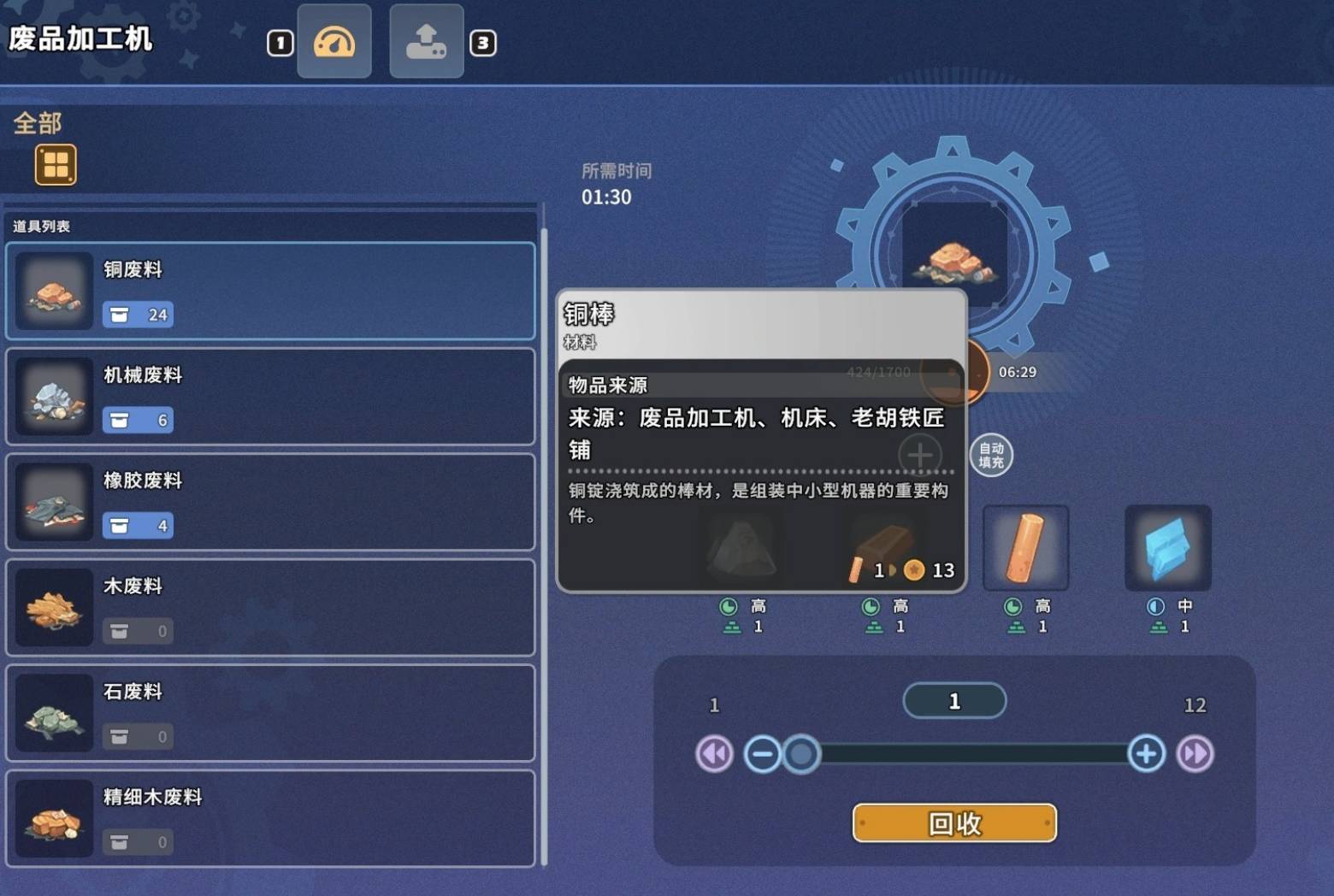Click the 全部 grid filter icon
Image resolution: width=1334 pixels, height=896 pixels.
pos(56,163)
